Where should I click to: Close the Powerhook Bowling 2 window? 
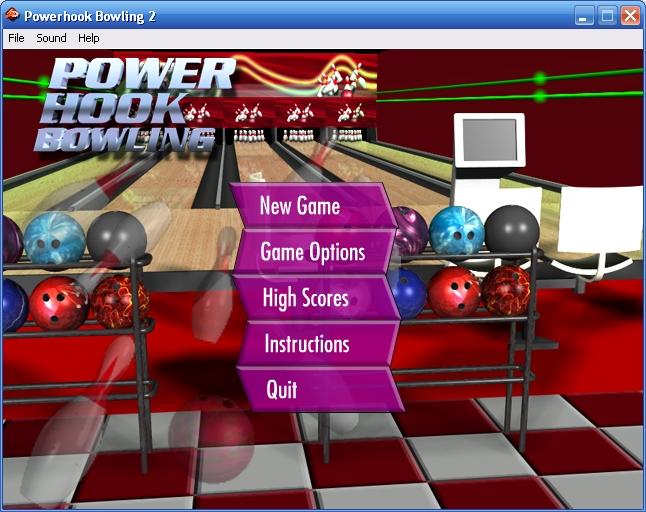pos(630,15)
